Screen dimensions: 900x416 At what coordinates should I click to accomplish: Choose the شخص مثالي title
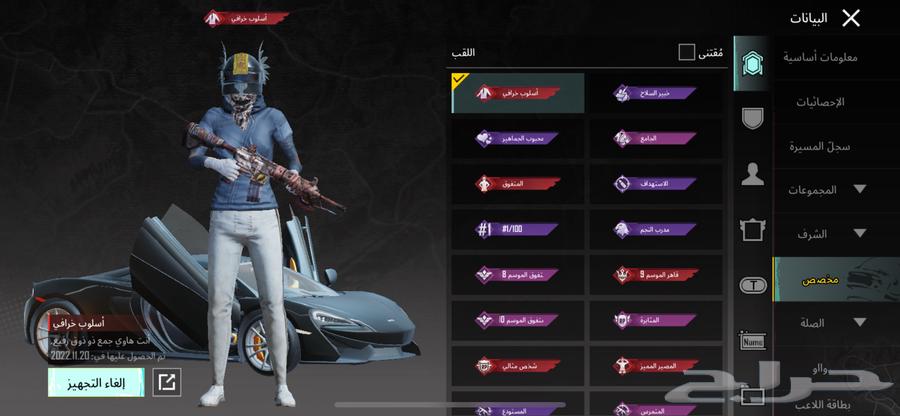(517, 365)
